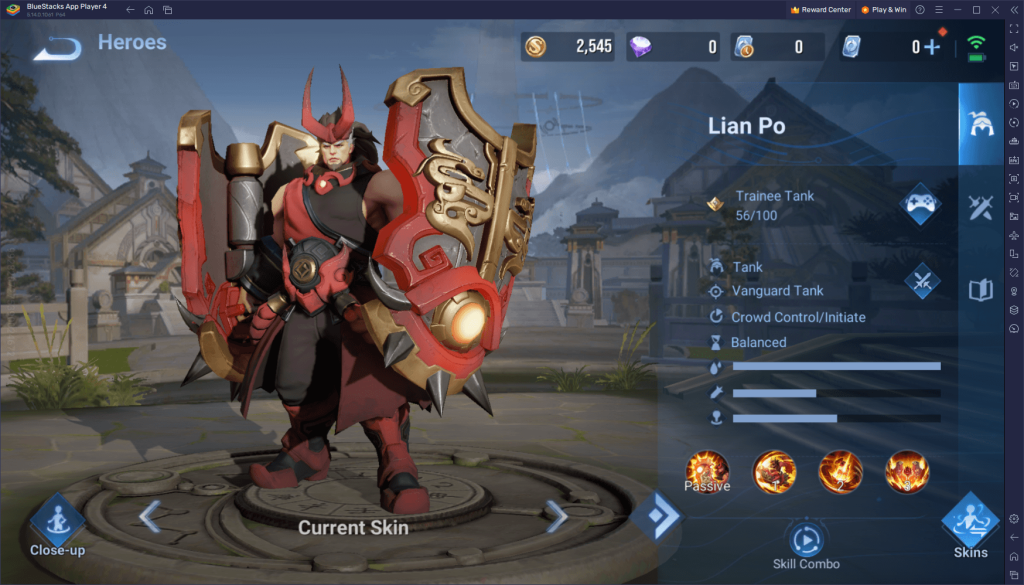This screenshot has width=1024, height=585.
Task: Go back using the Heroes return arrow
Action: tap(57, 47)
